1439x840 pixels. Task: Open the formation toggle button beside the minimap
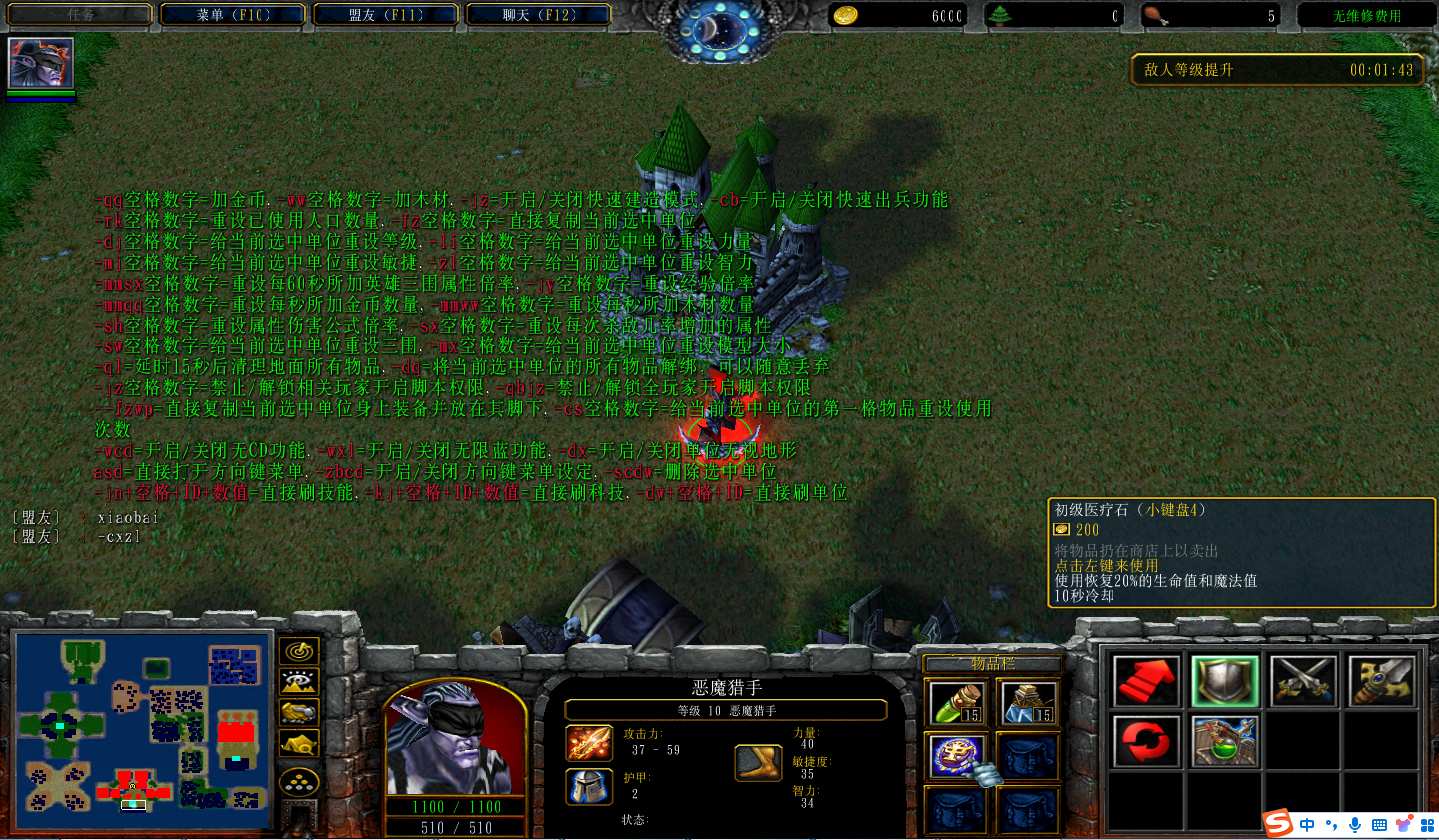(299, 780)
